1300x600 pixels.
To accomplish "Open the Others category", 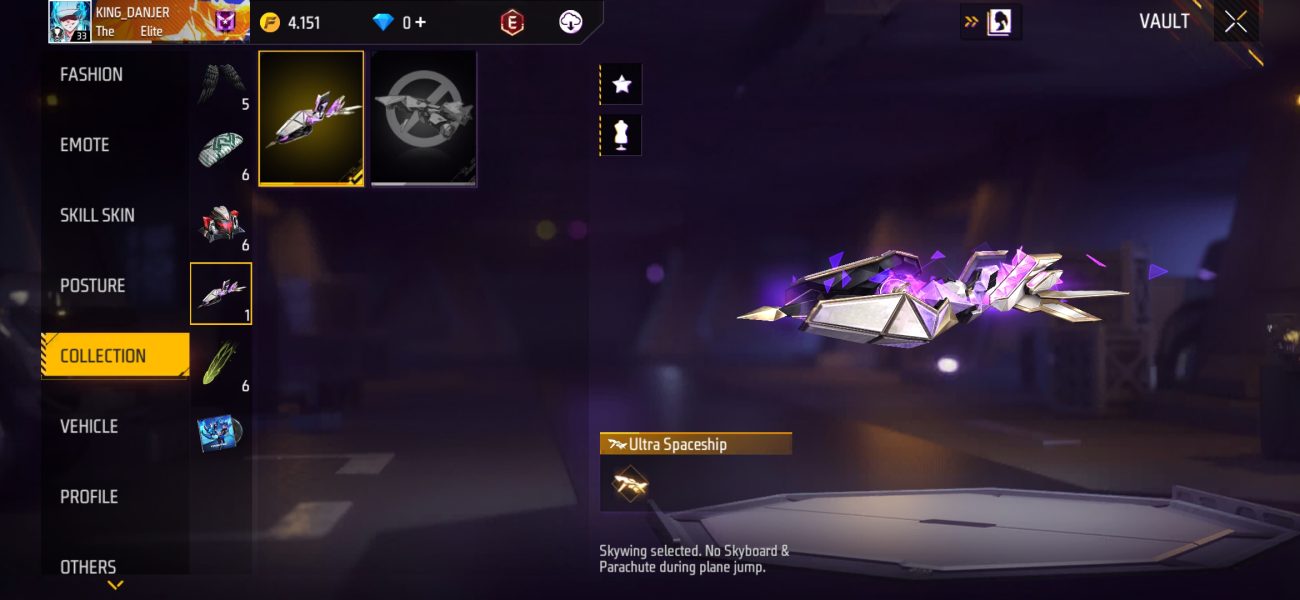I will [88, 566].
